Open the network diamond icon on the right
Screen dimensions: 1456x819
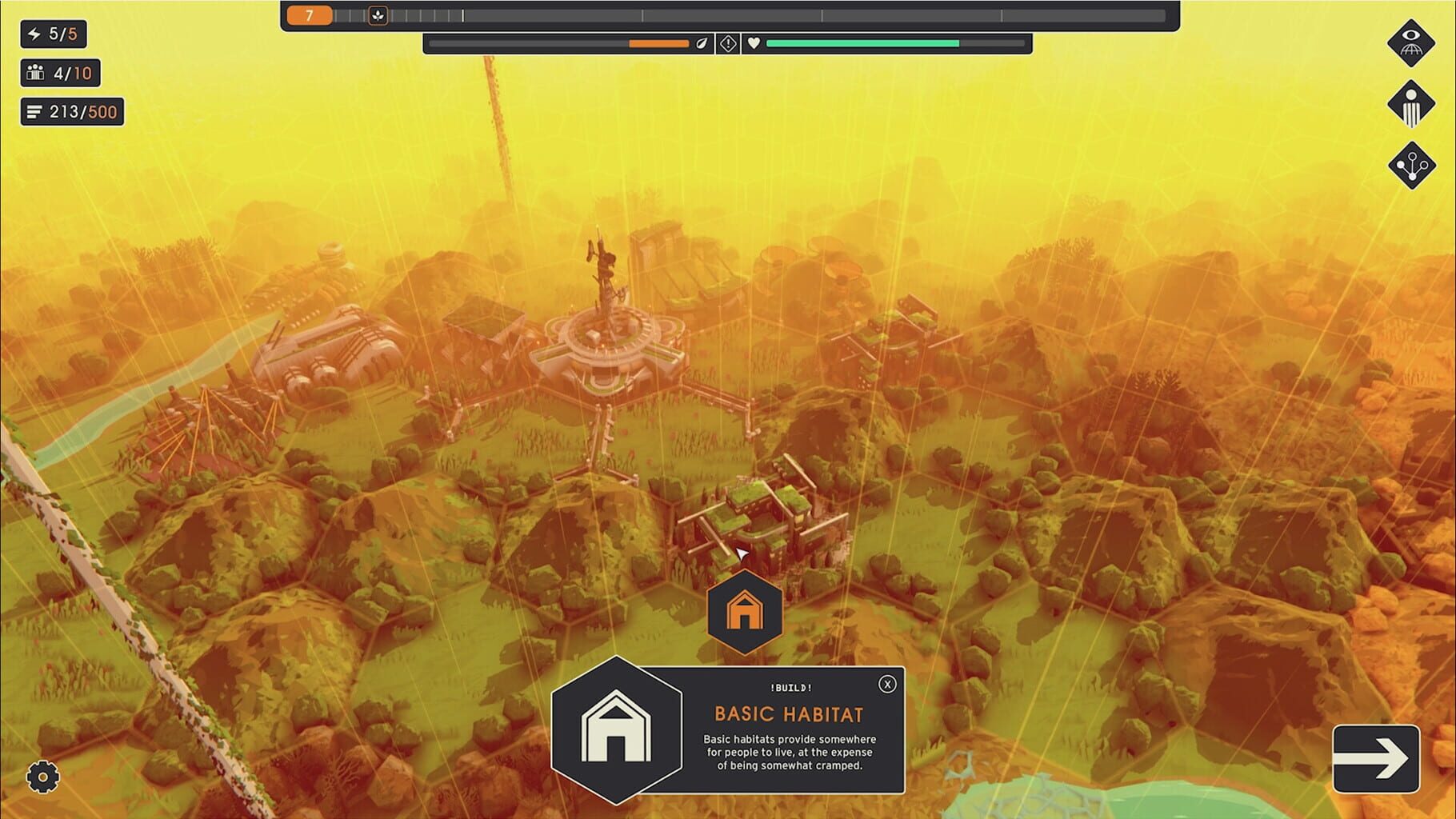pyautogui.click(x=1412, y=166)
